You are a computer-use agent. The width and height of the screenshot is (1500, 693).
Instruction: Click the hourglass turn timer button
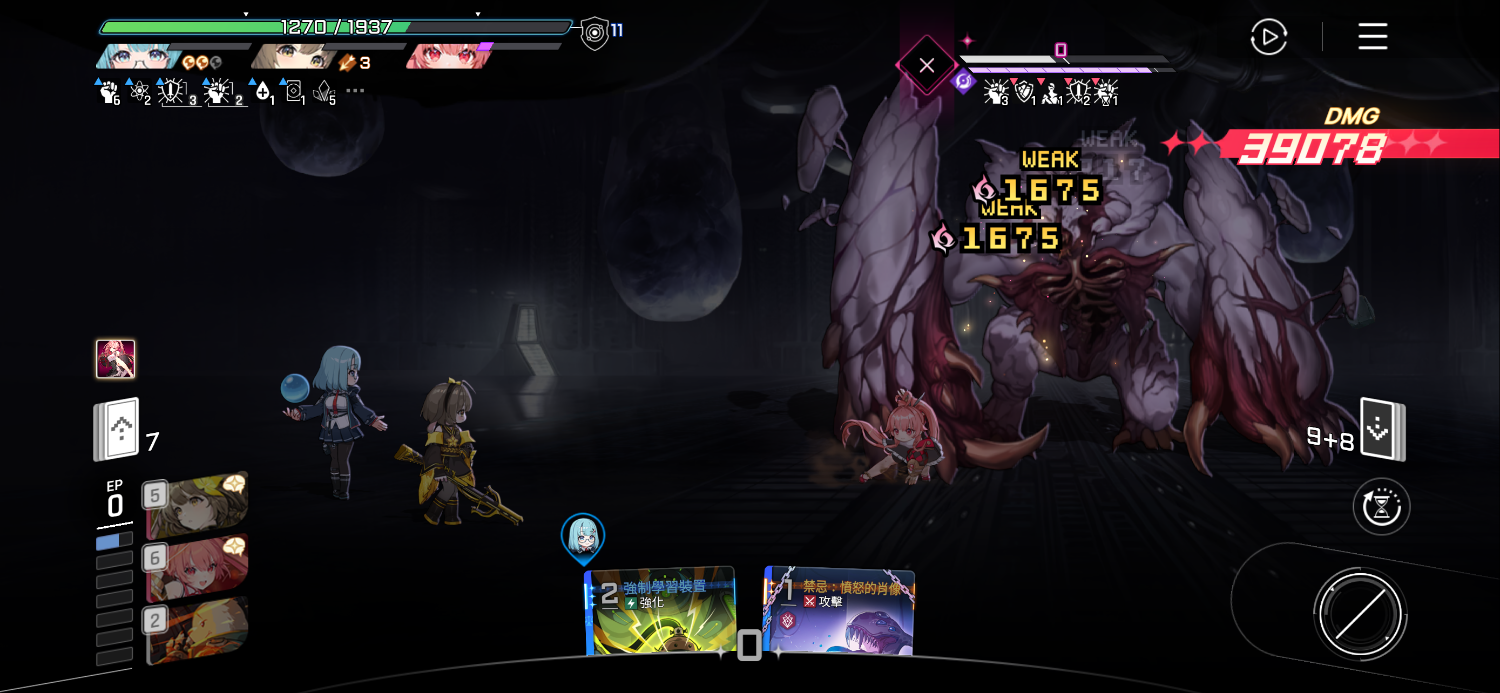coord(1381,507)
